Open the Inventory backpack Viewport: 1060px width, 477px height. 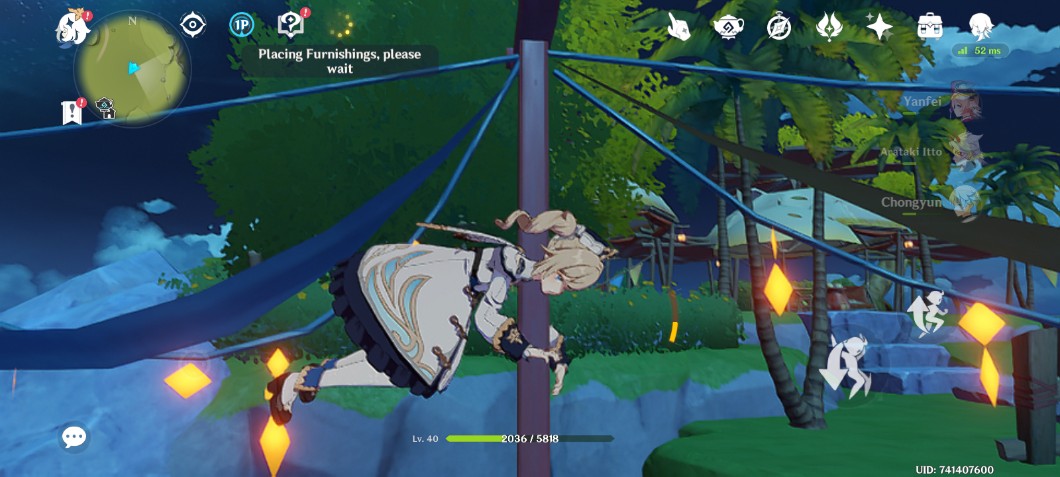click(930, 26)
